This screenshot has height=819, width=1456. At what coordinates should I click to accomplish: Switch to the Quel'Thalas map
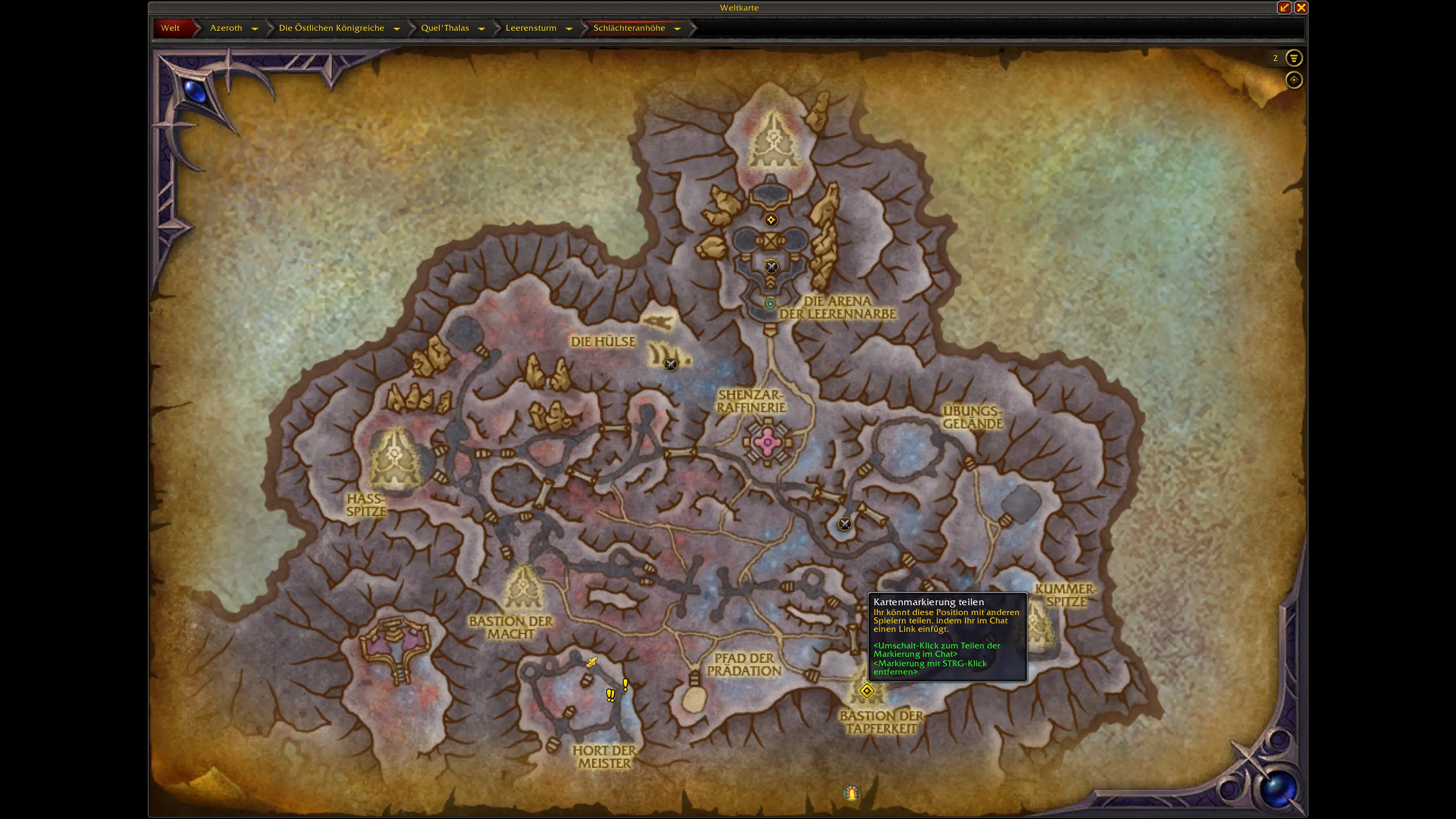445,28
